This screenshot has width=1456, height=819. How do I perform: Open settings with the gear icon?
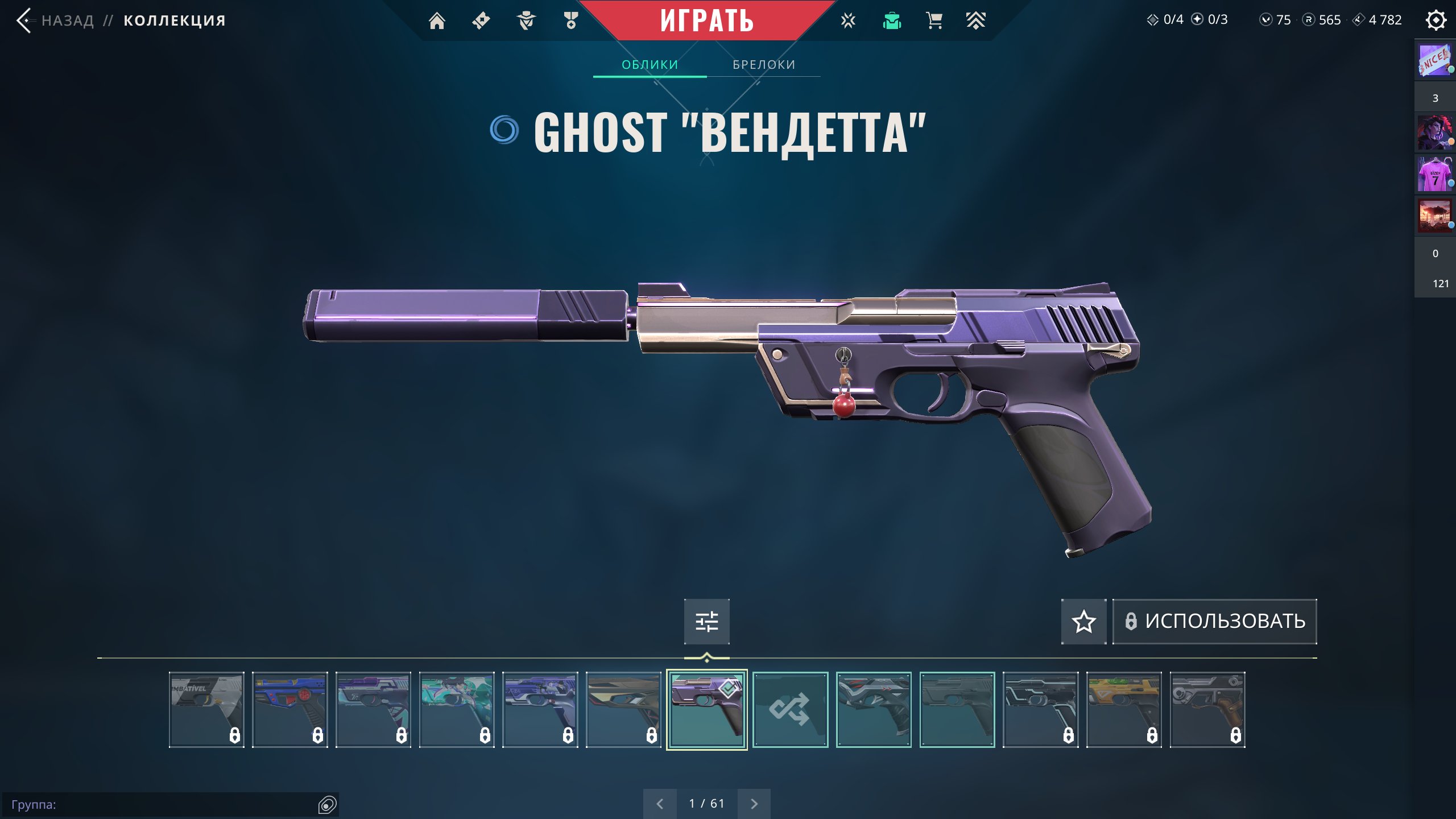(x=1436, y=20)
